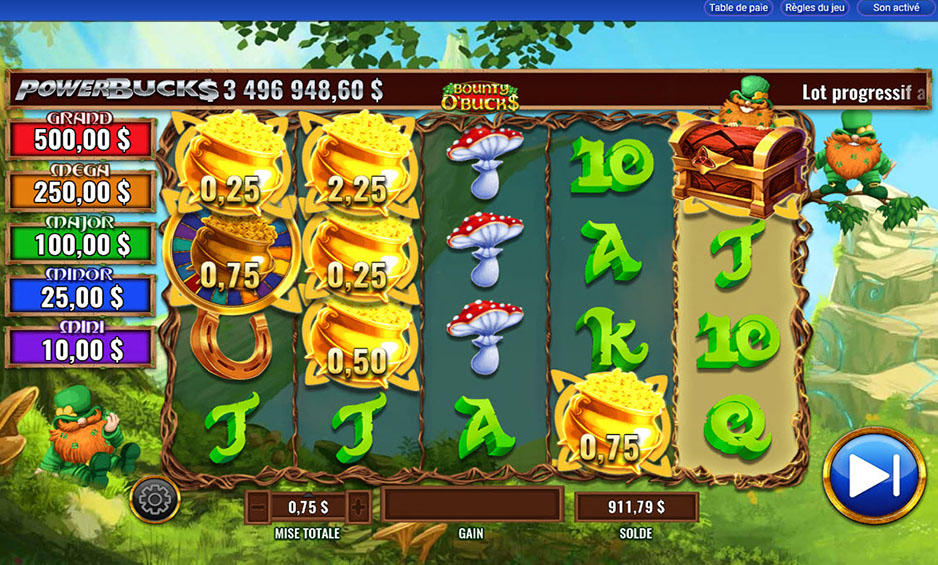Increase the total bet with plus button

click(357, 506)
